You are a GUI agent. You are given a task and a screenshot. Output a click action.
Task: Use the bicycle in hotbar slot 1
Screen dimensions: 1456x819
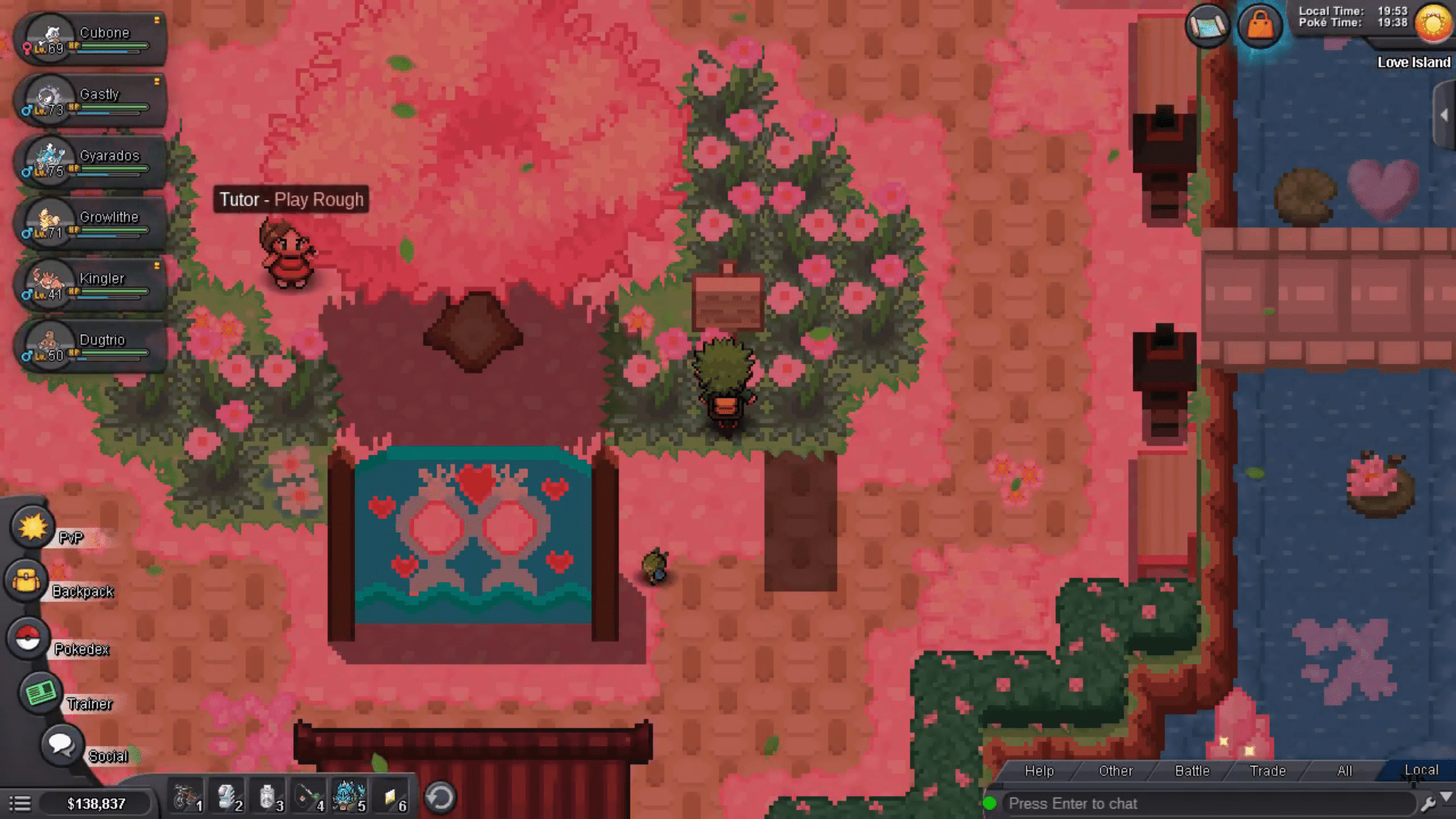tap(185, 798)
